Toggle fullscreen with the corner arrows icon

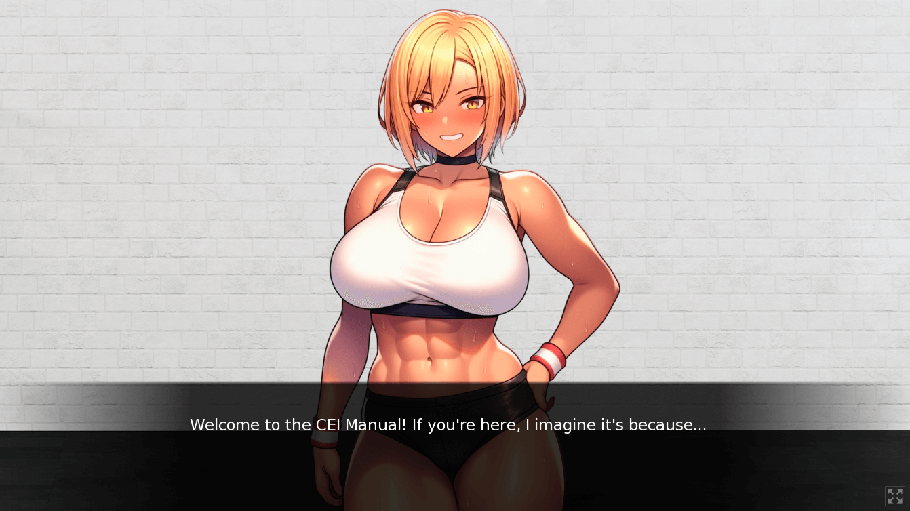[x=894, y=495]
